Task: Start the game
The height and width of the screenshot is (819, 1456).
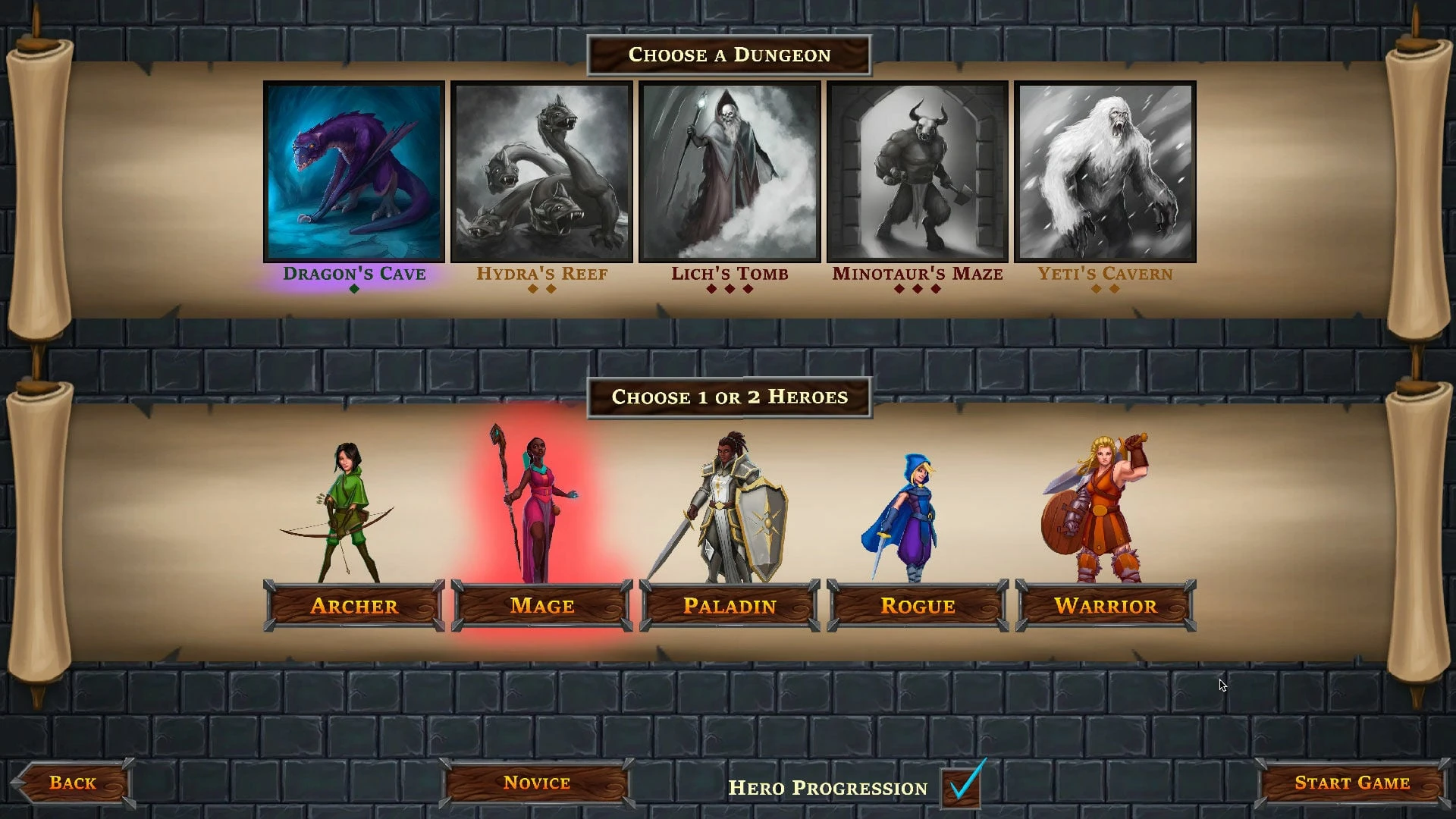Action: (1351, 783)
